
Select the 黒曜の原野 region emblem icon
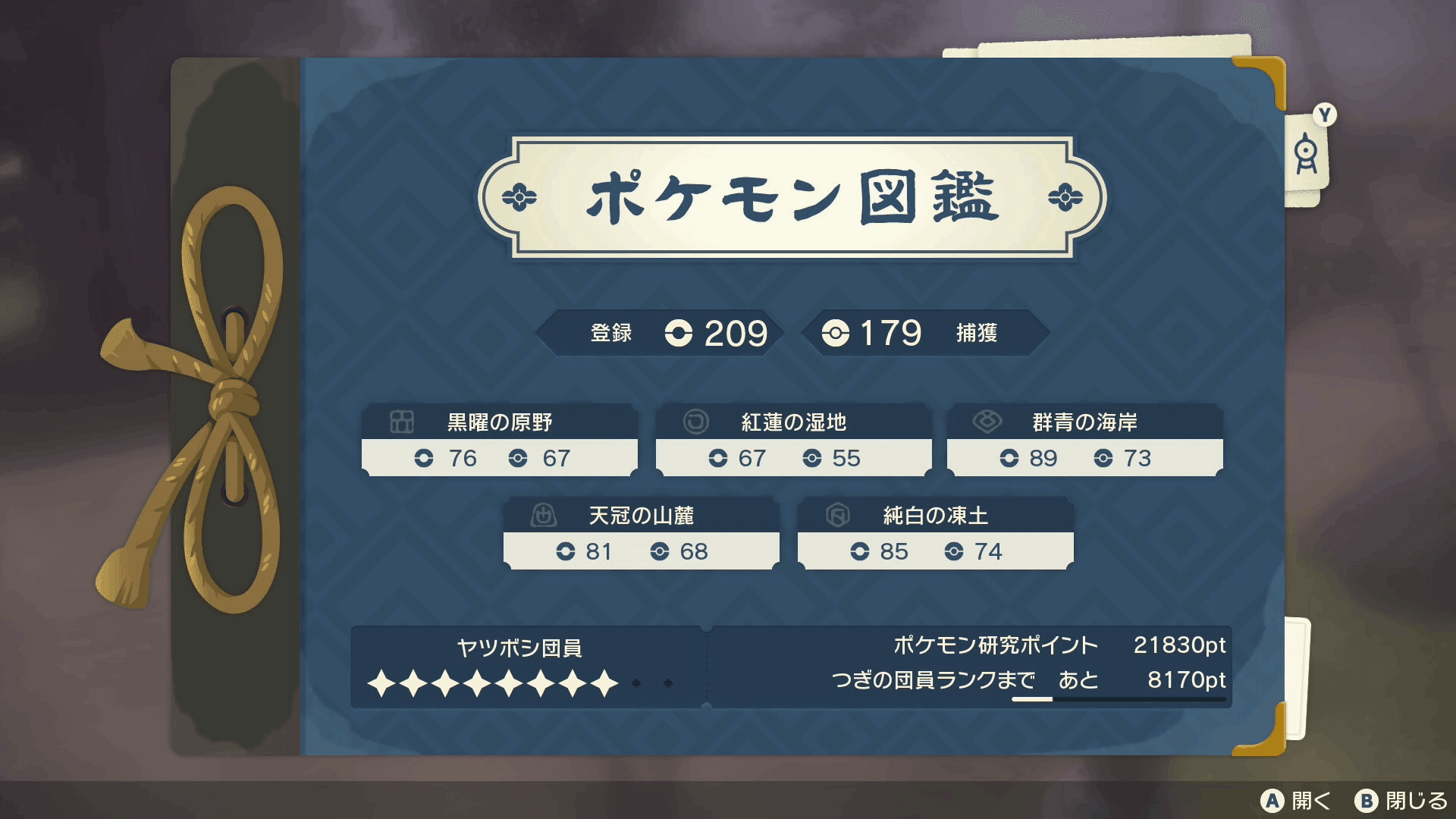(x=400, y=423)
